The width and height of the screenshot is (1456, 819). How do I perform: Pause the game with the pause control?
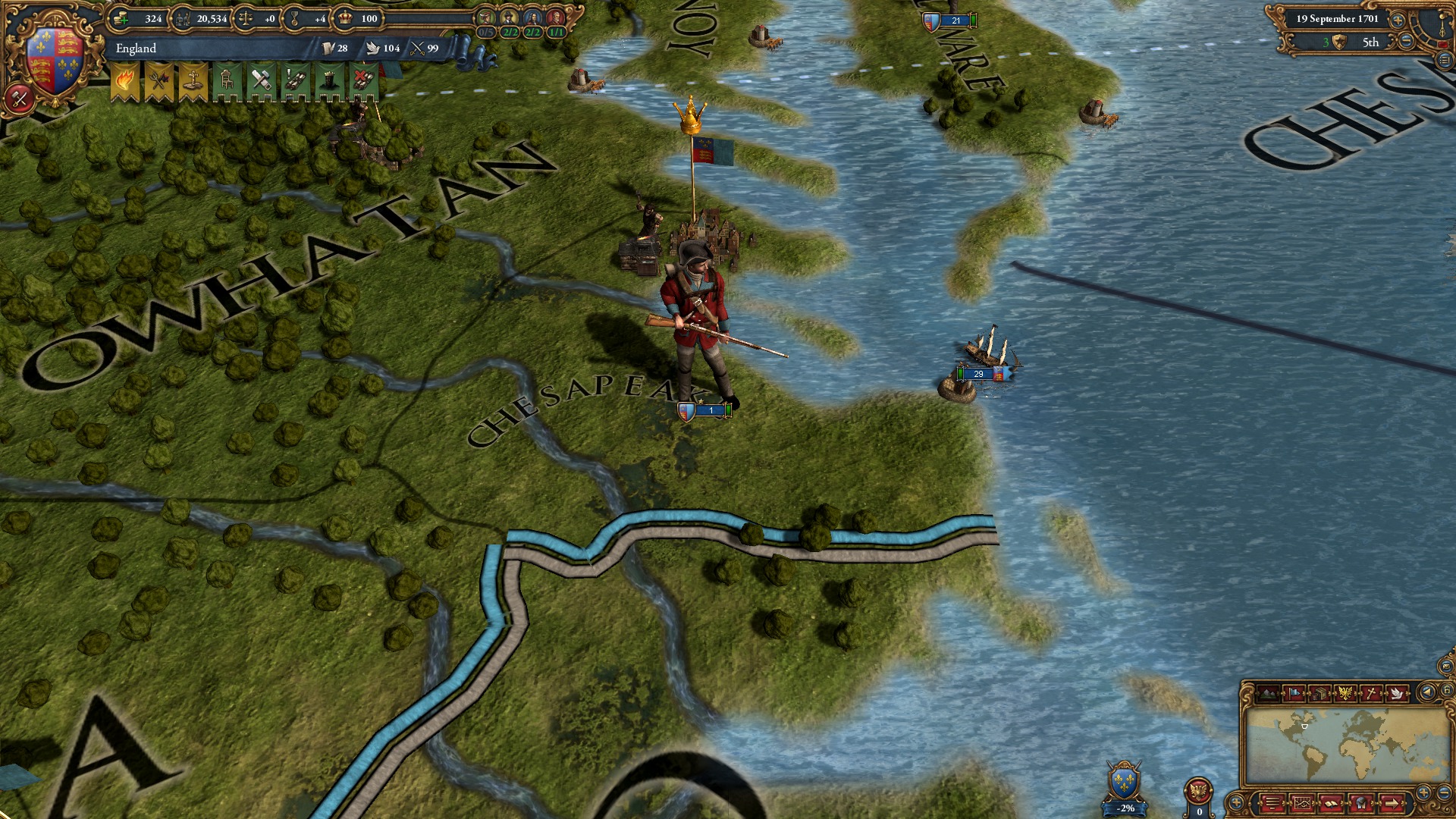1445,44
